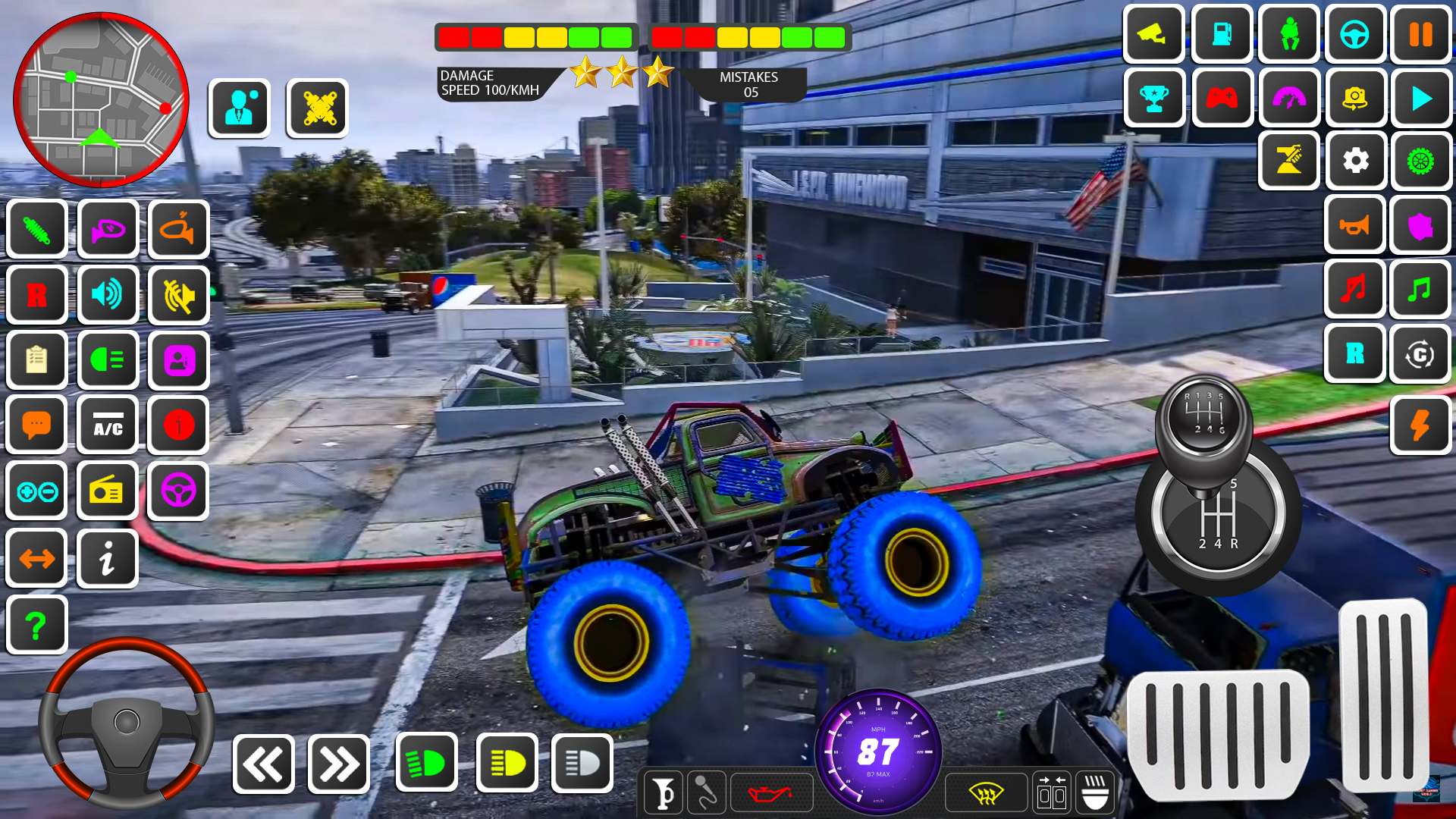The image size is (1456, 819).
Task: Switch on the green headlight beam toggle
Action: (x=427, y=762)
